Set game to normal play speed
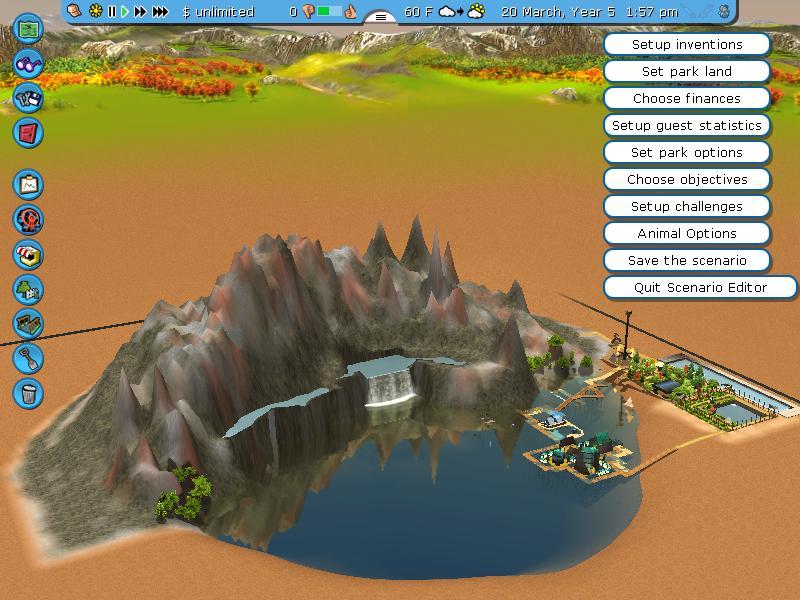The height and width of the screenshot is (600, 800). 125,12
